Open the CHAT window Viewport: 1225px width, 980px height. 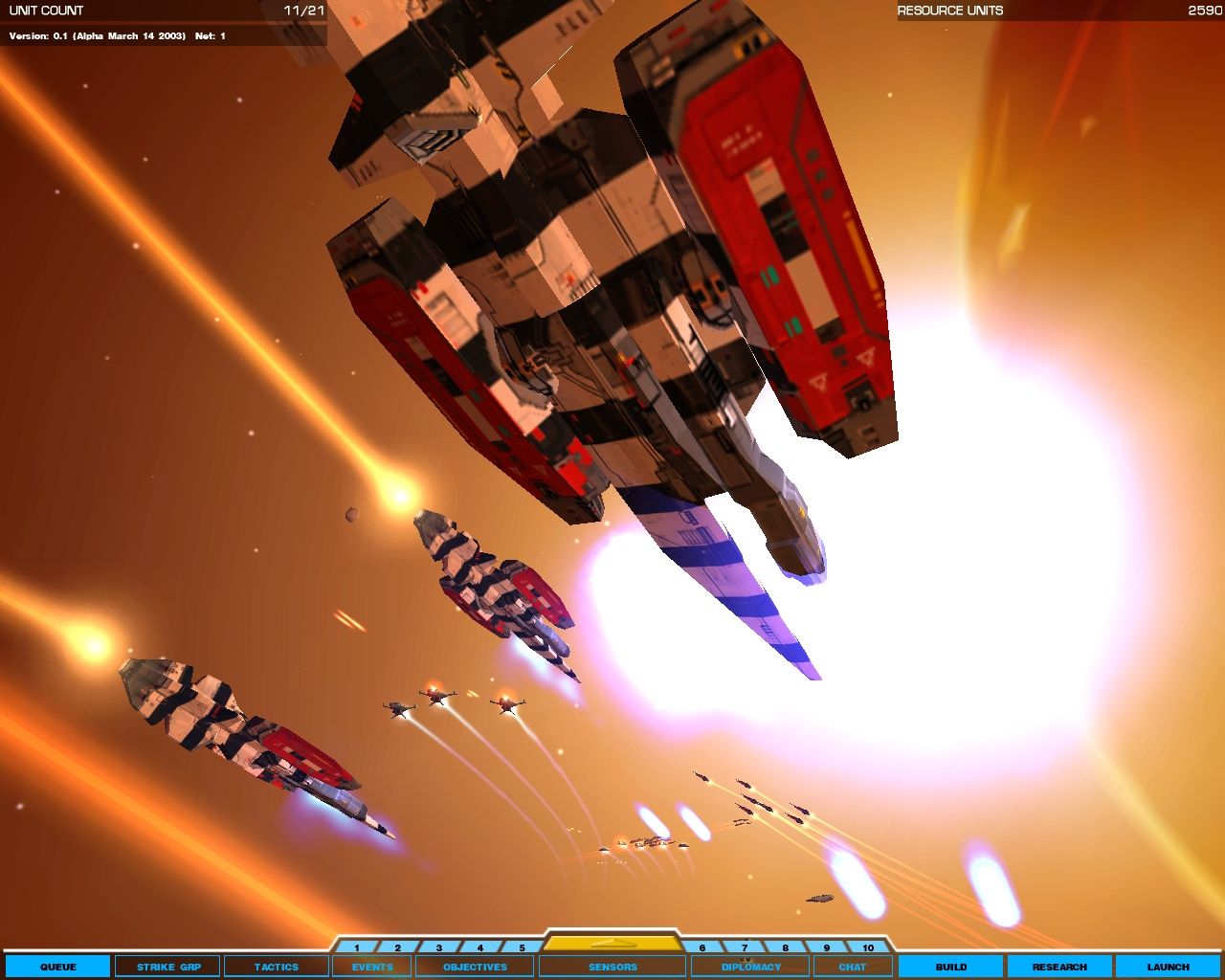[x=852, y=967]
